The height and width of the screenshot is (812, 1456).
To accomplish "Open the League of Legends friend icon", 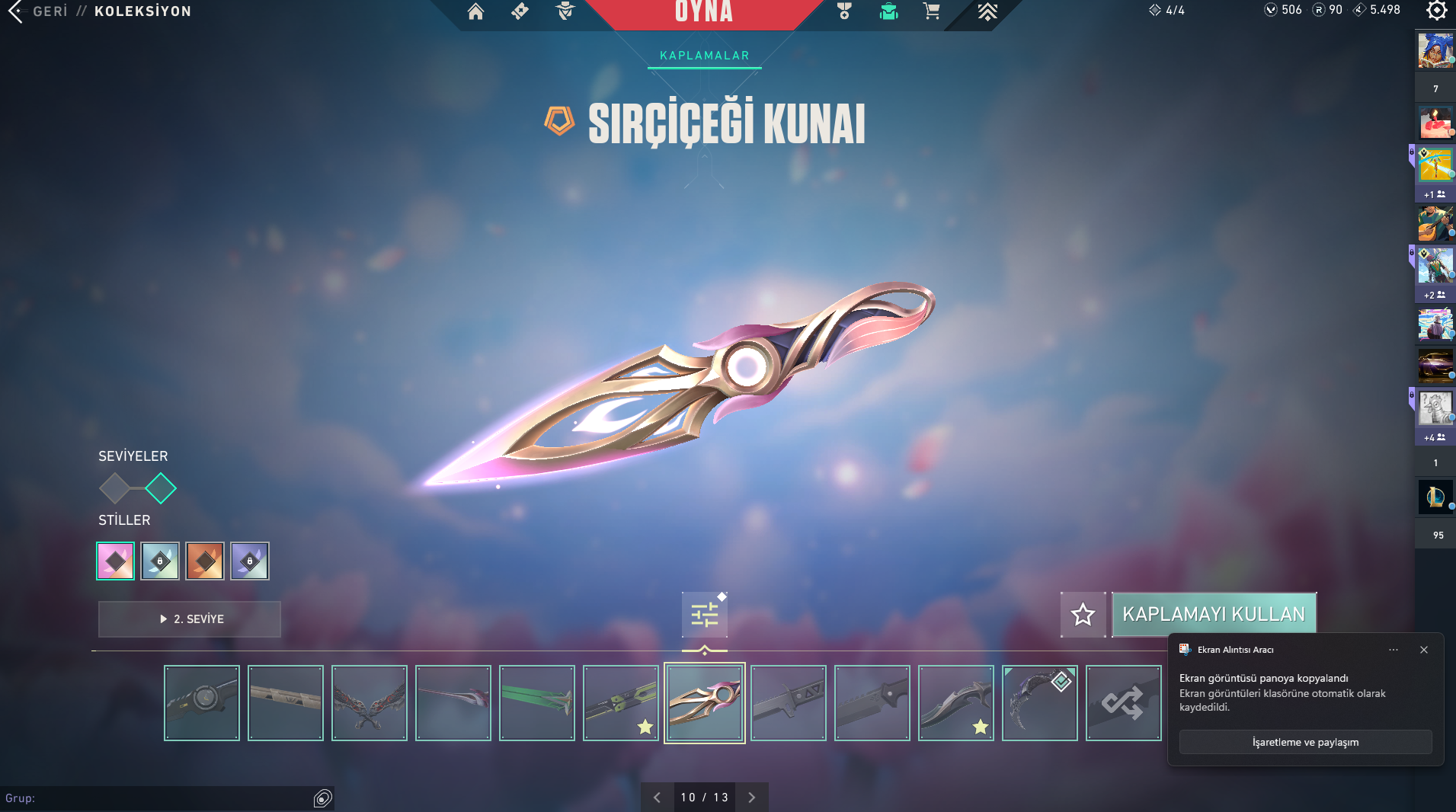I will (x=1435, y=497).
